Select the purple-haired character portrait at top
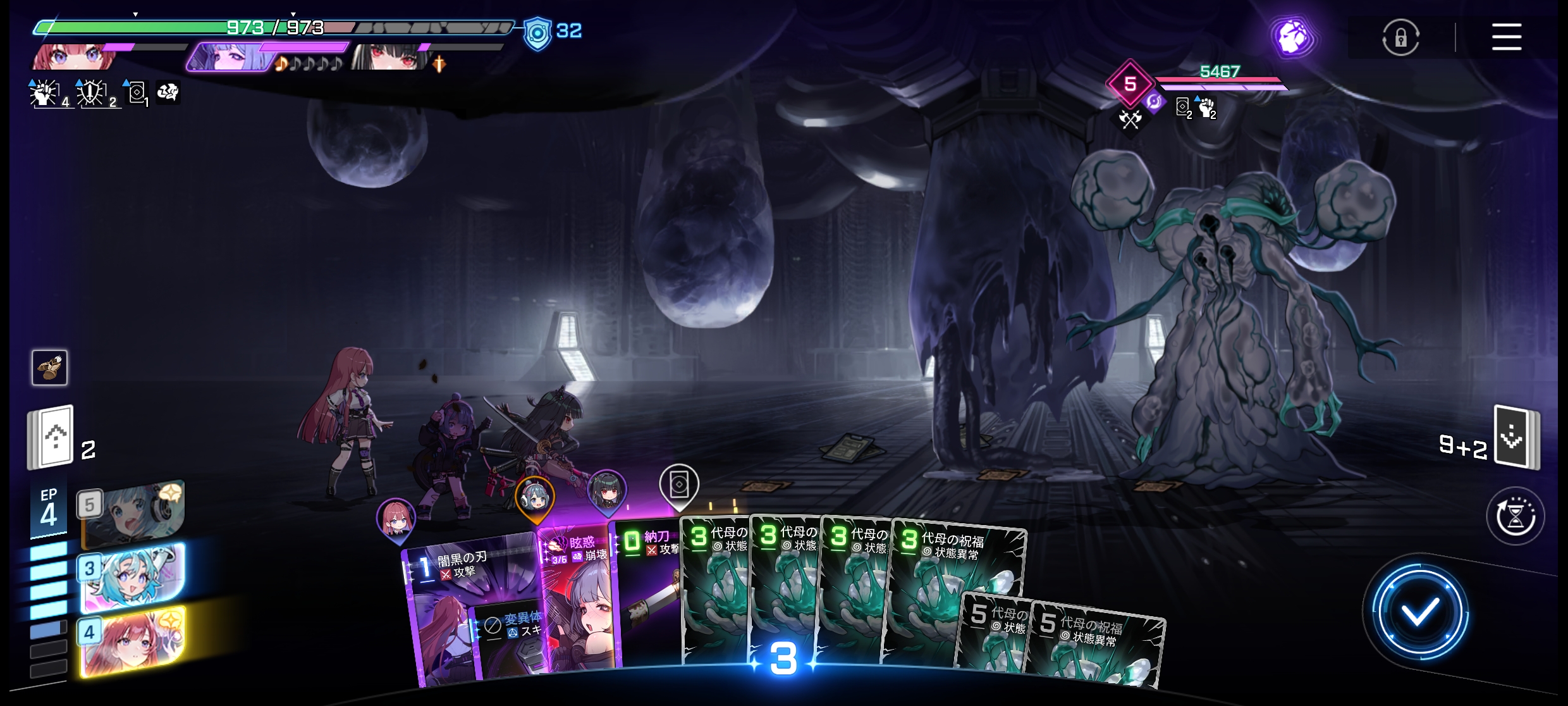The width and height of the screenshot is (1568, 706). pyautogui.click(x=231, y=57)
